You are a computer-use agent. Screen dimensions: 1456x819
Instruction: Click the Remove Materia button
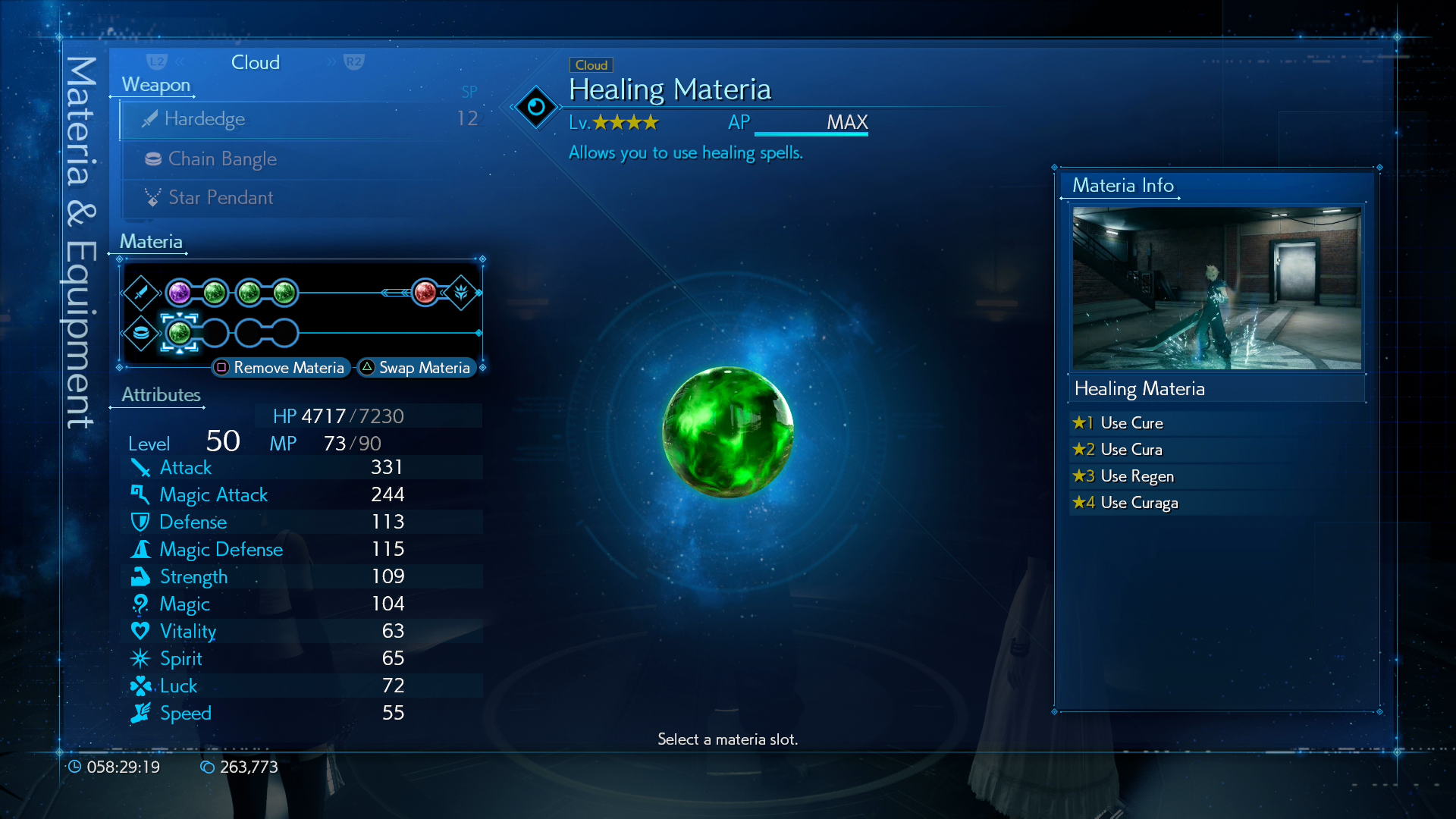tap(281, 368)
